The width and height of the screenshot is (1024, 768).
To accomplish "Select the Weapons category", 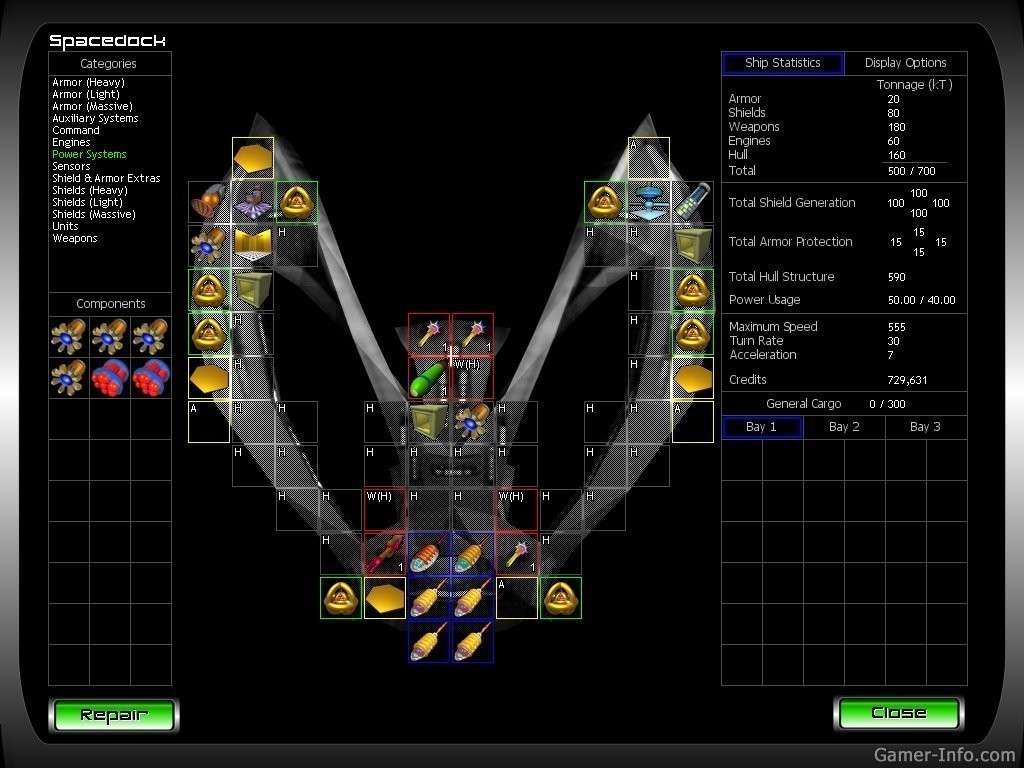I will (x=74, y=239).
